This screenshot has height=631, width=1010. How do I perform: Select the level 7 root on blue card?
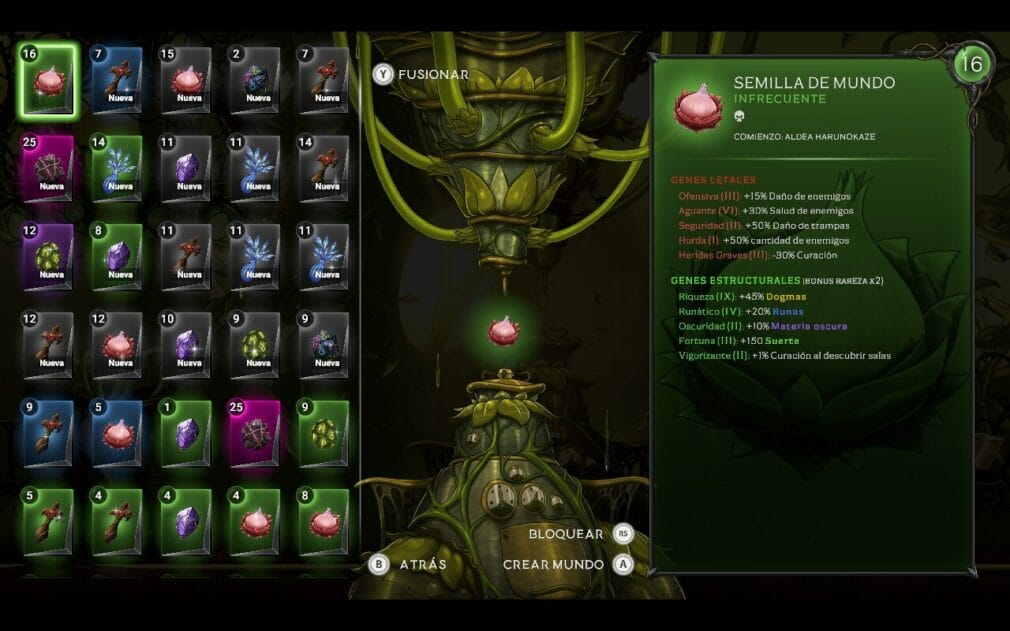(x=117, y=80)
